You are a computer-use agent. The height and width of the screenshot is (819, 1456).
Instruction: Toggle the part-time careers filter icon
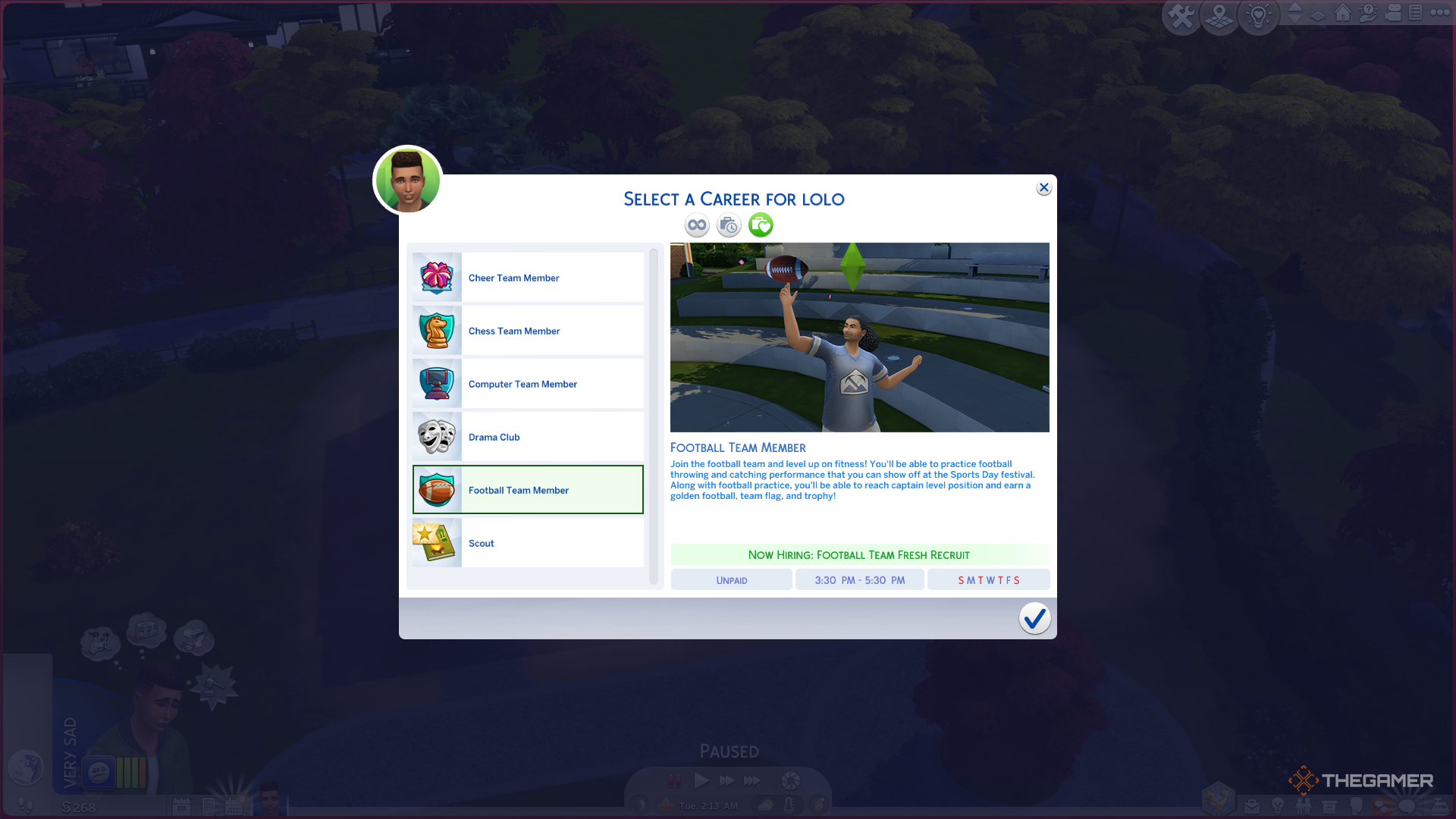pyautogui.click(x=728, y=224)
